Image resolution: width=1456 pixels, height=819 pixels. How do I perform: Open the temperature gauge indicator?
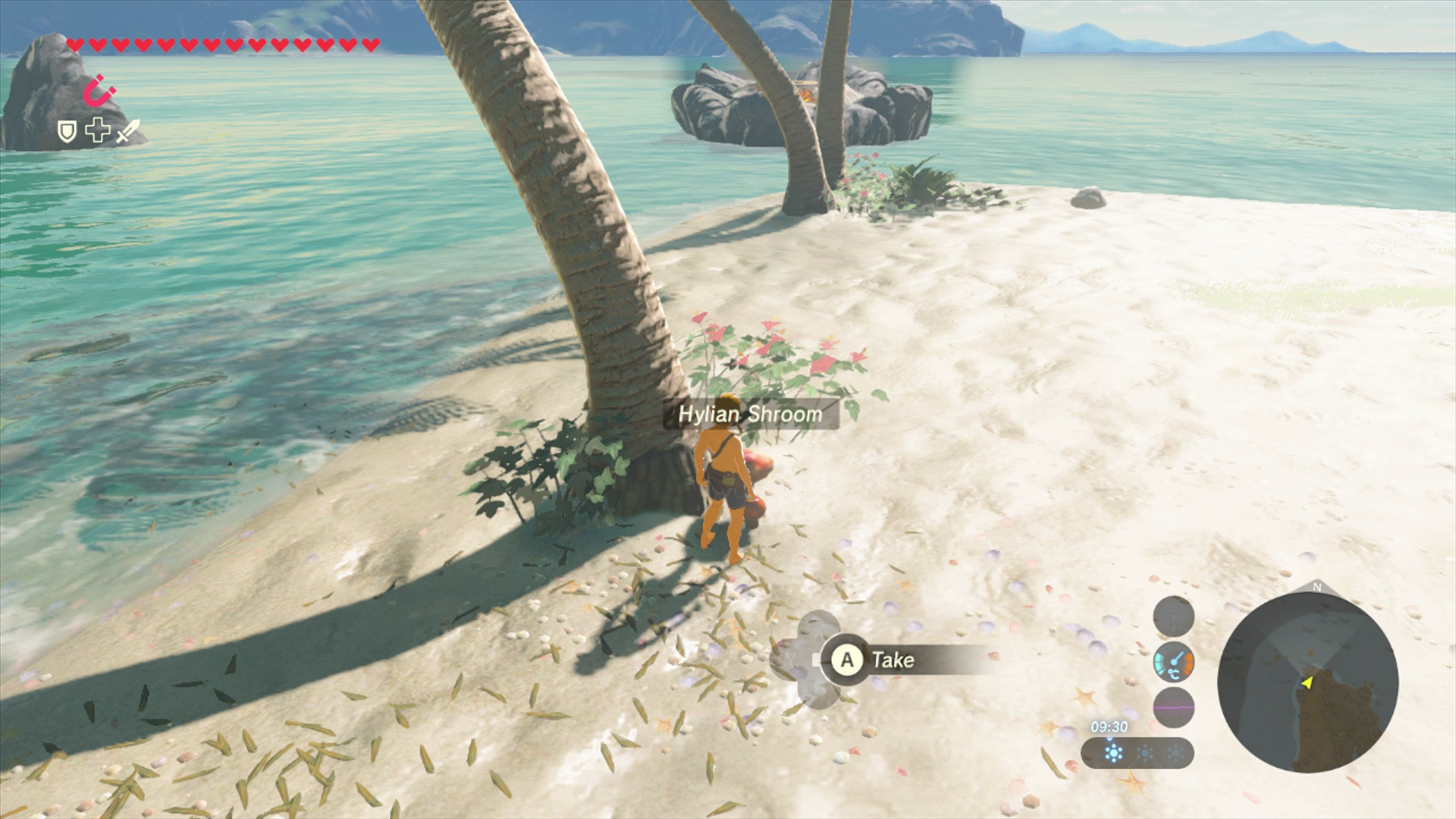click(x=1173, y=661)
